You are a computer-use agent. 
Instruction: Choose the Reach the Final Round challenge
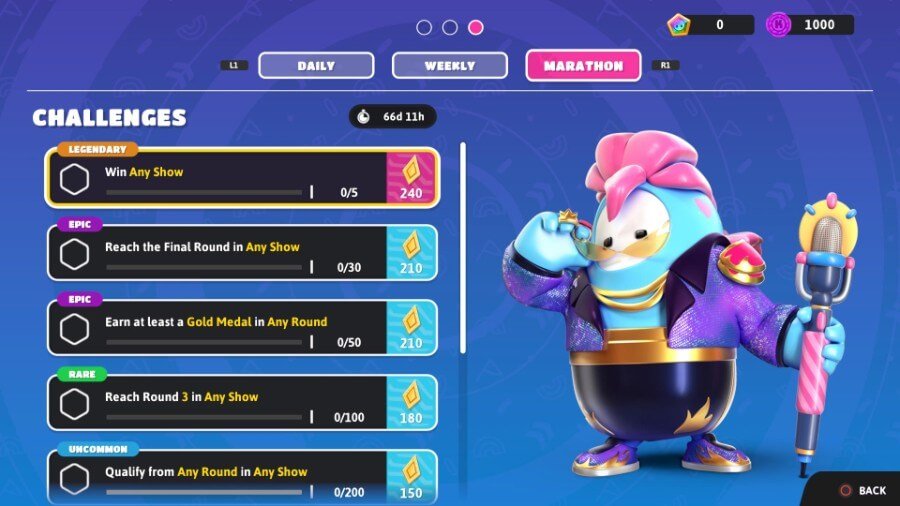point(242,254)
